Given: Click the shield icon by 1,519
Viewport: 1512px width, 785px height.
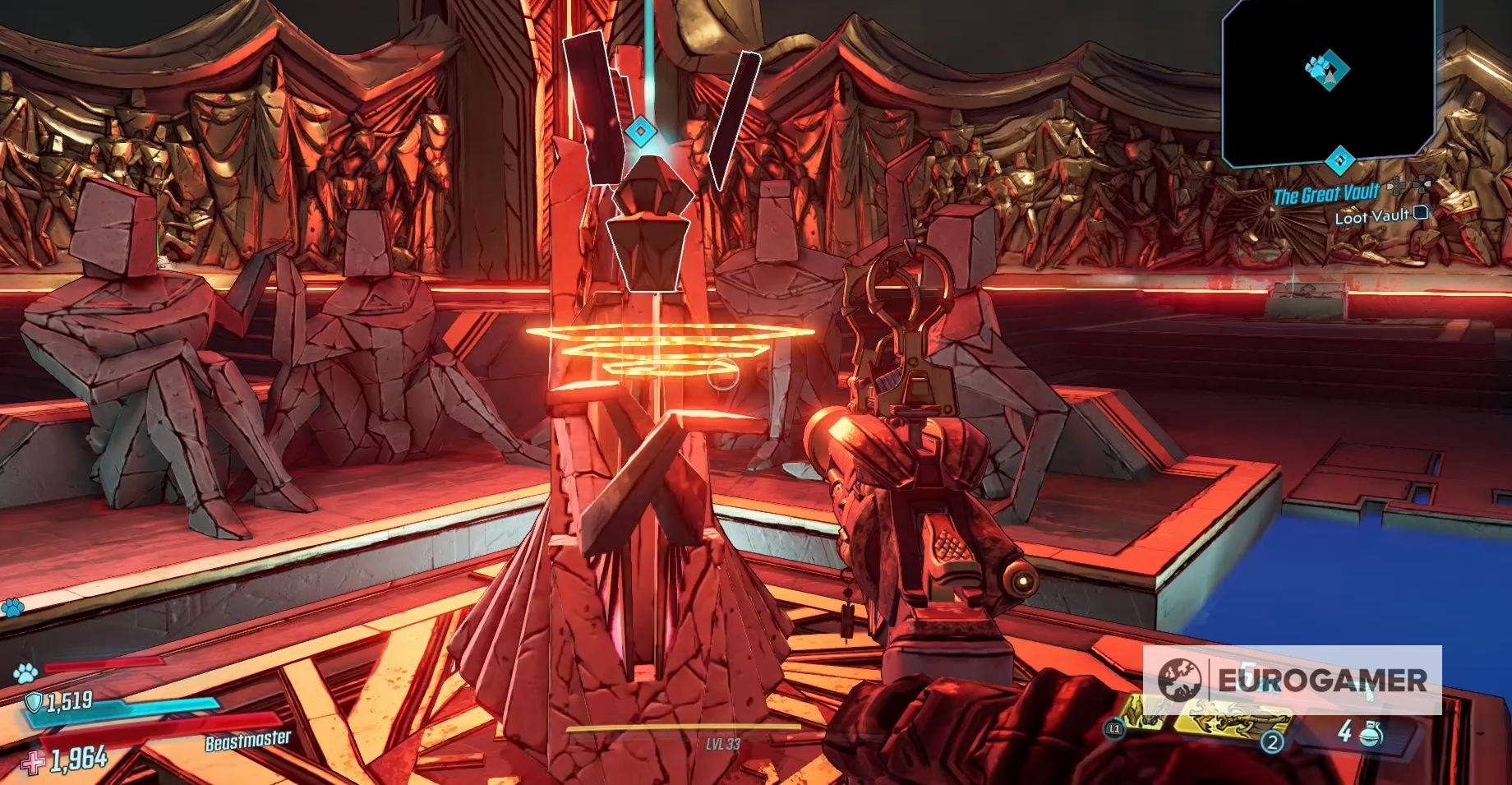Looking at the screenshot, I should 34,701.
